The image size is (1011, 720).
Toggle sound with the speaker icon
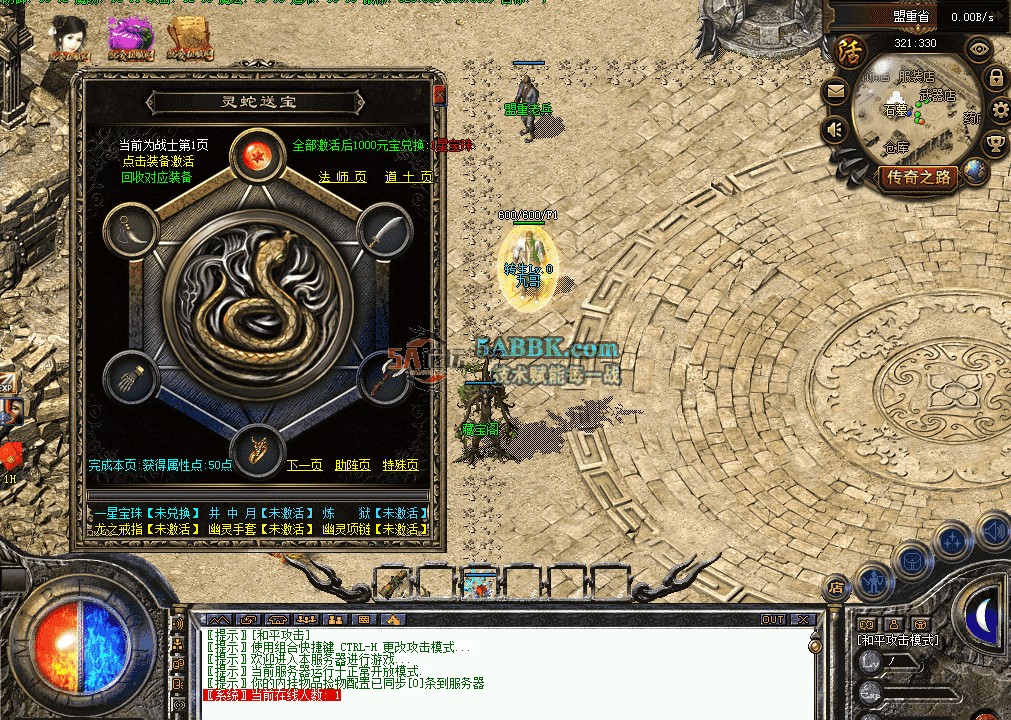pyautogui.click(x=835, y=131)
